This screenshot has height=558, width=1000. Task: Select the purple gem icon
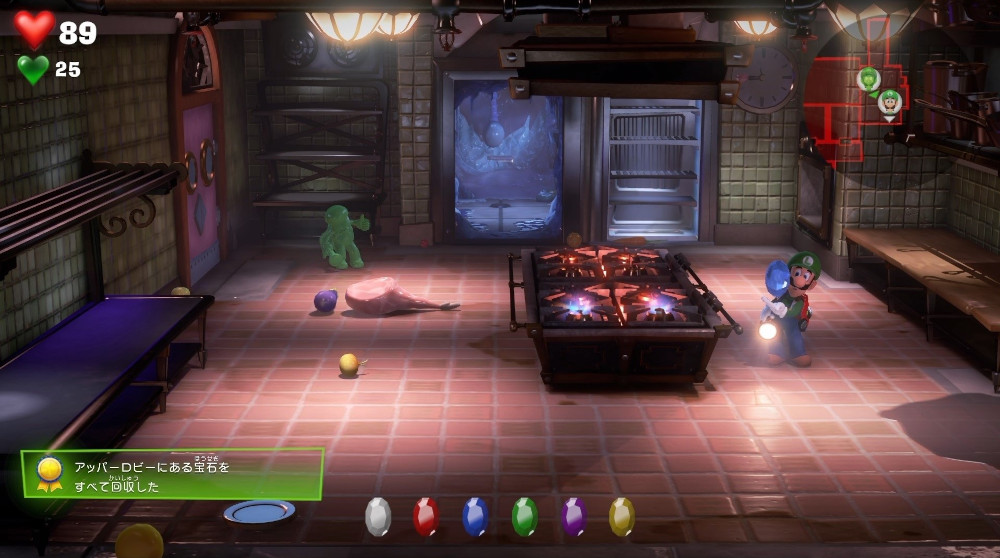(x=573, y=516)
